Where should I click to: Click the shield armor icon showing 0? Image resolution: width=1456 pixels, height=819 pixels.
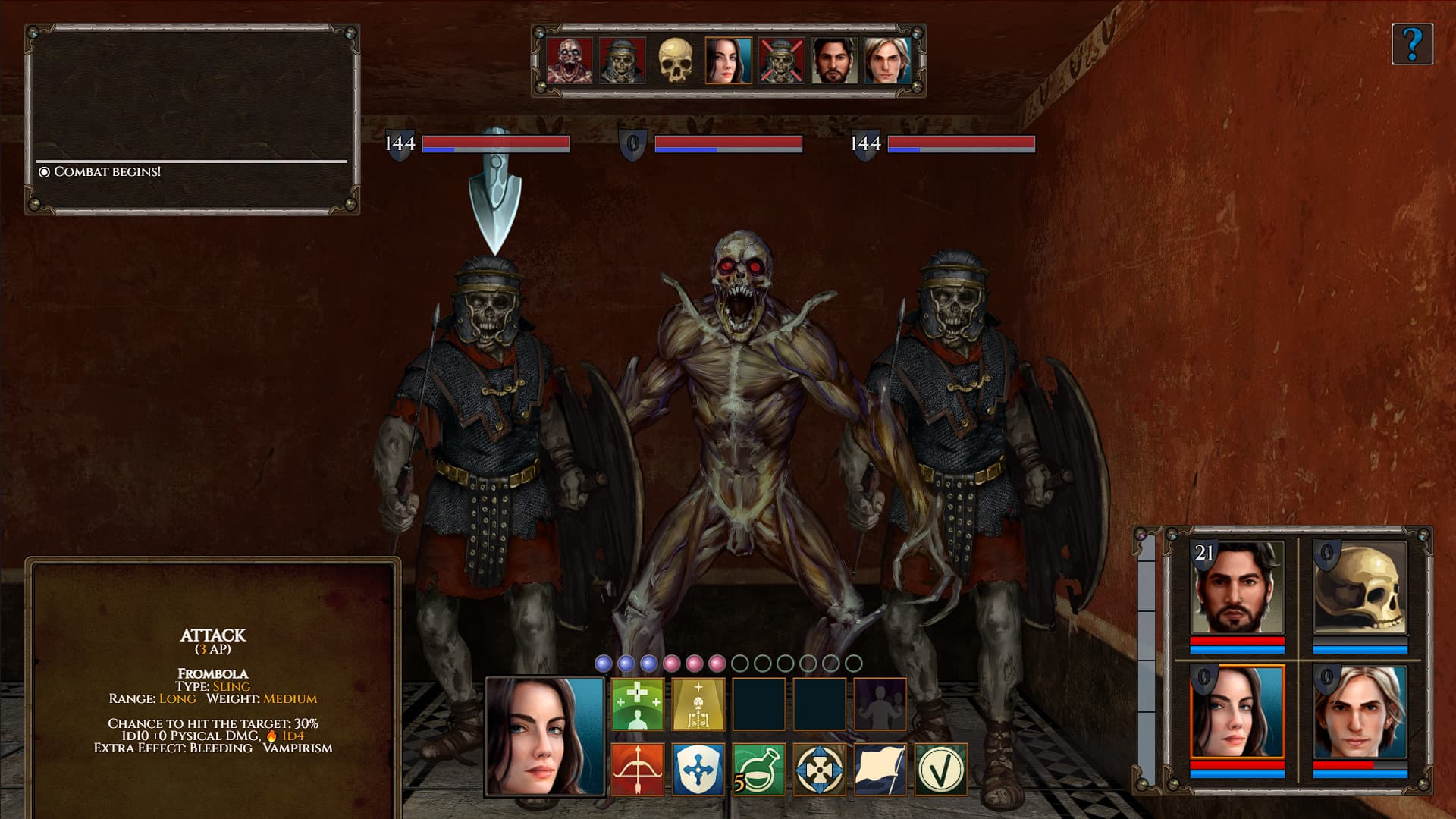[x=634, y=142]
